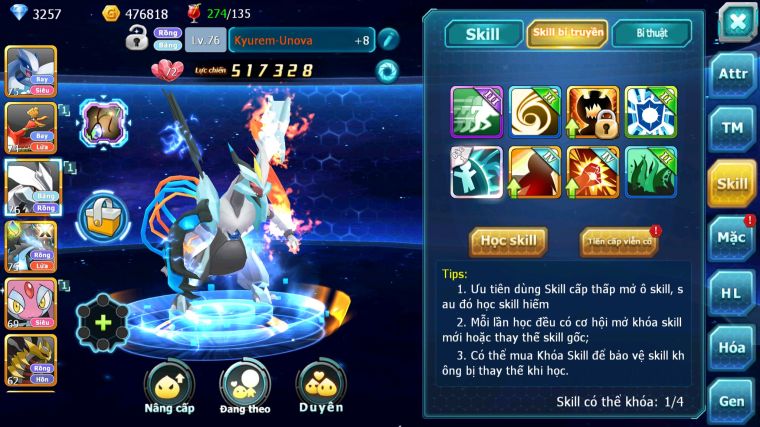Click the Học skill button
This screenshot has height=427, width=760.
[x=509, y=241]
